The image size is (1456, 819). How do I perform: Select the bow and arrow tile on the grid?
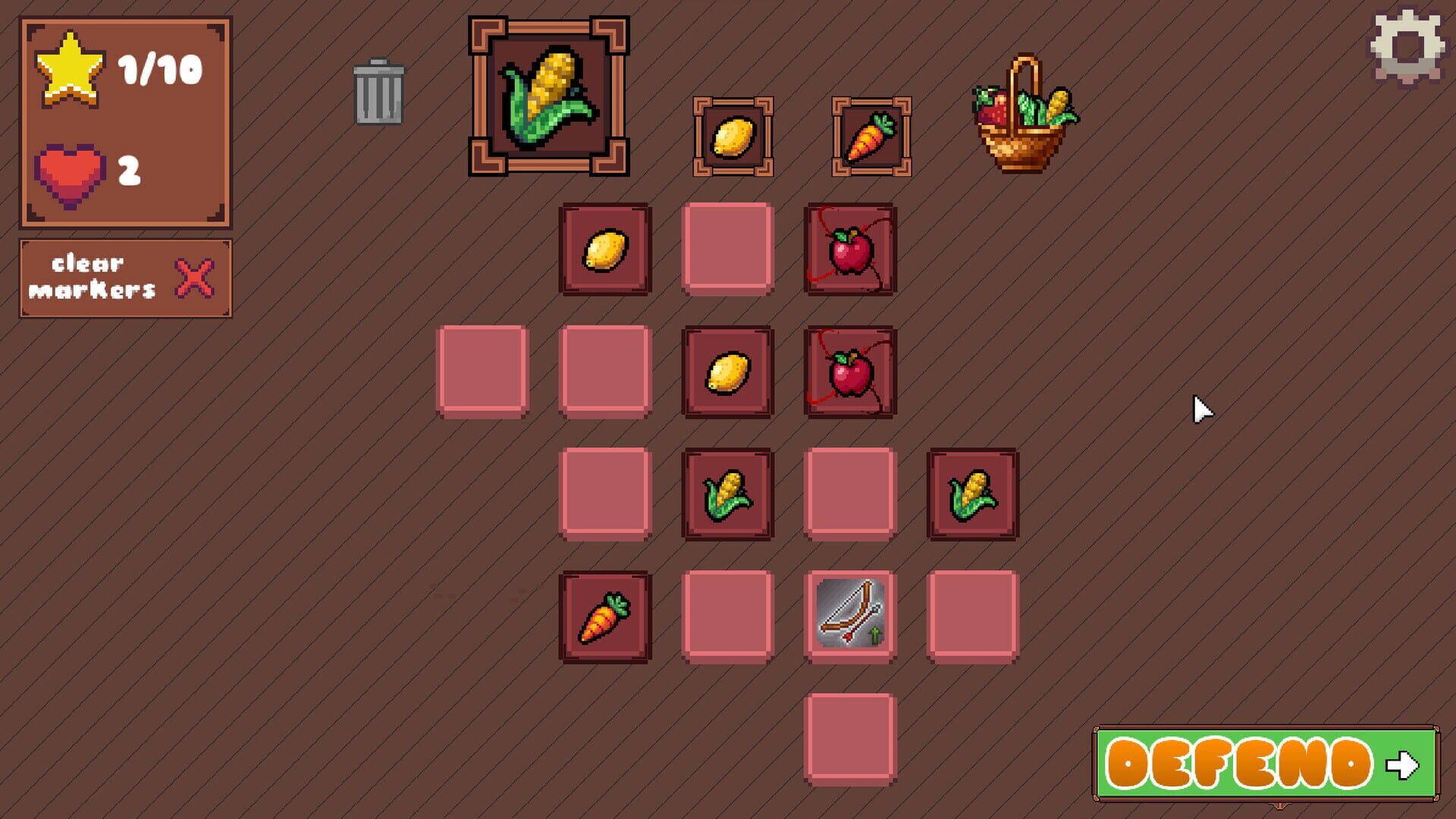(x=849, y=614)
